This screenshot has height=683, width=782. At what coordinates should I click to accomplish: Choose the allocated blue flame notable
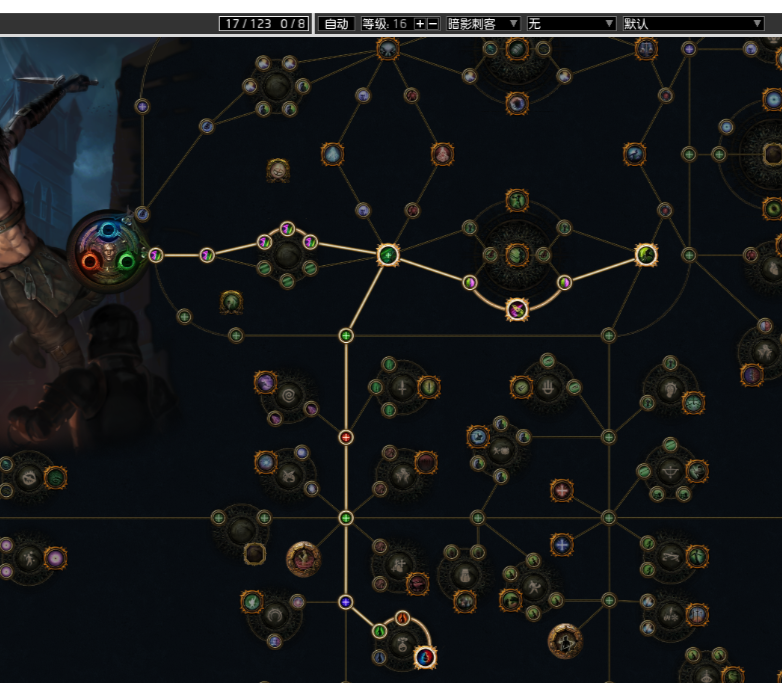coord(426,656)
